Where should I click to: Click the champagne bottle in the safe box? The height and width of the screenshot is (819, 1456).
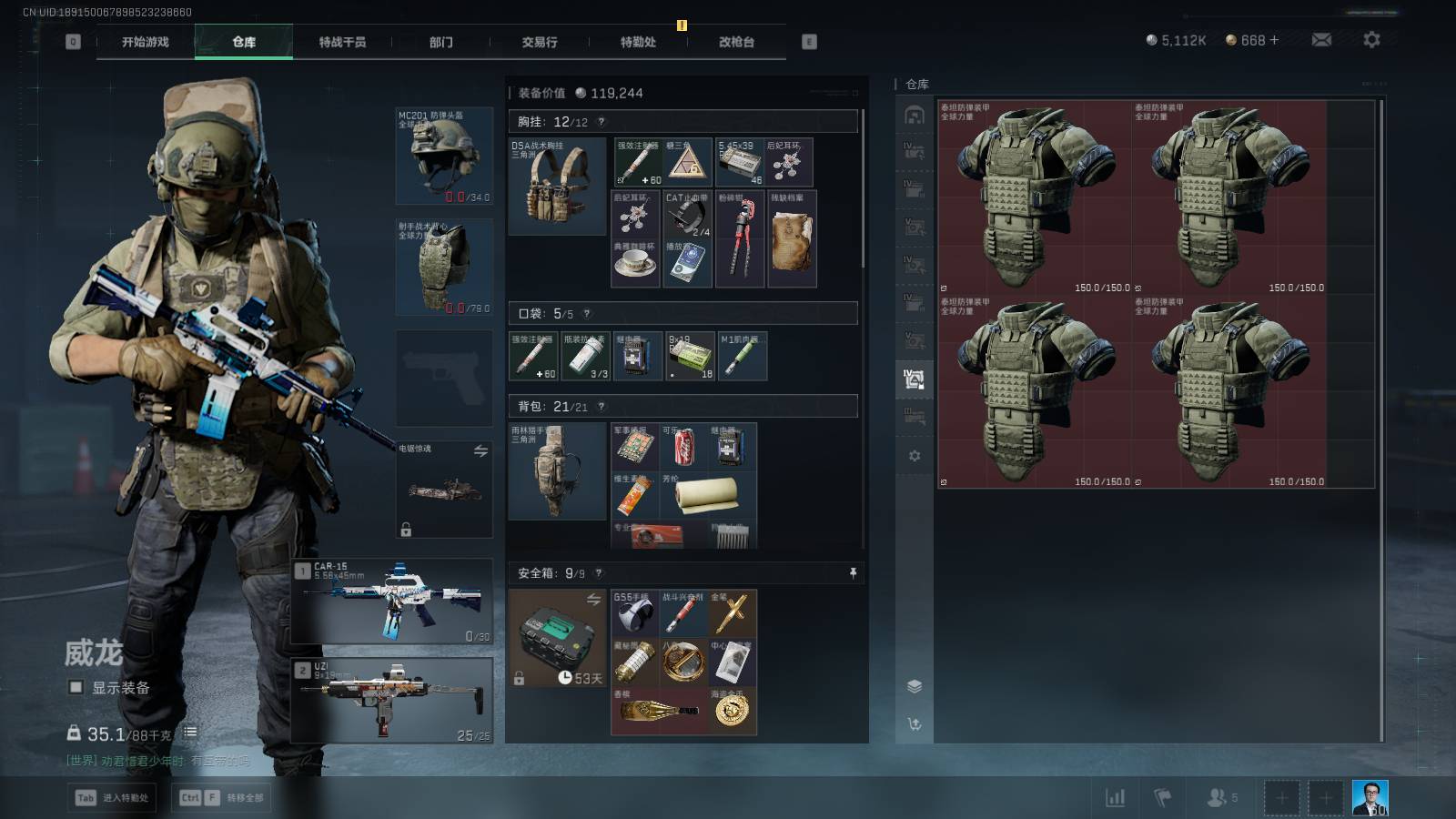click(x=659, y=711)
